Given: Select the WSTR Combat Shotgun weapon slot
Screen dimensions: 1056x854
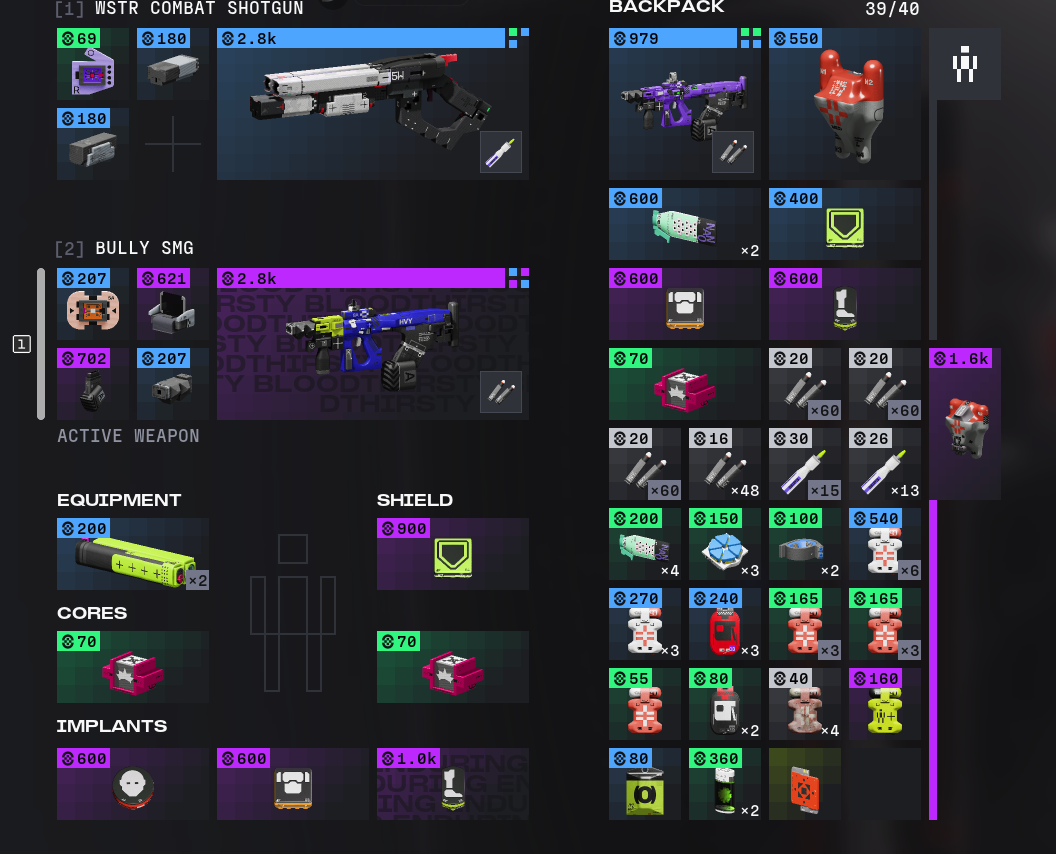Looking at the screenshot, I should (372, 104).
